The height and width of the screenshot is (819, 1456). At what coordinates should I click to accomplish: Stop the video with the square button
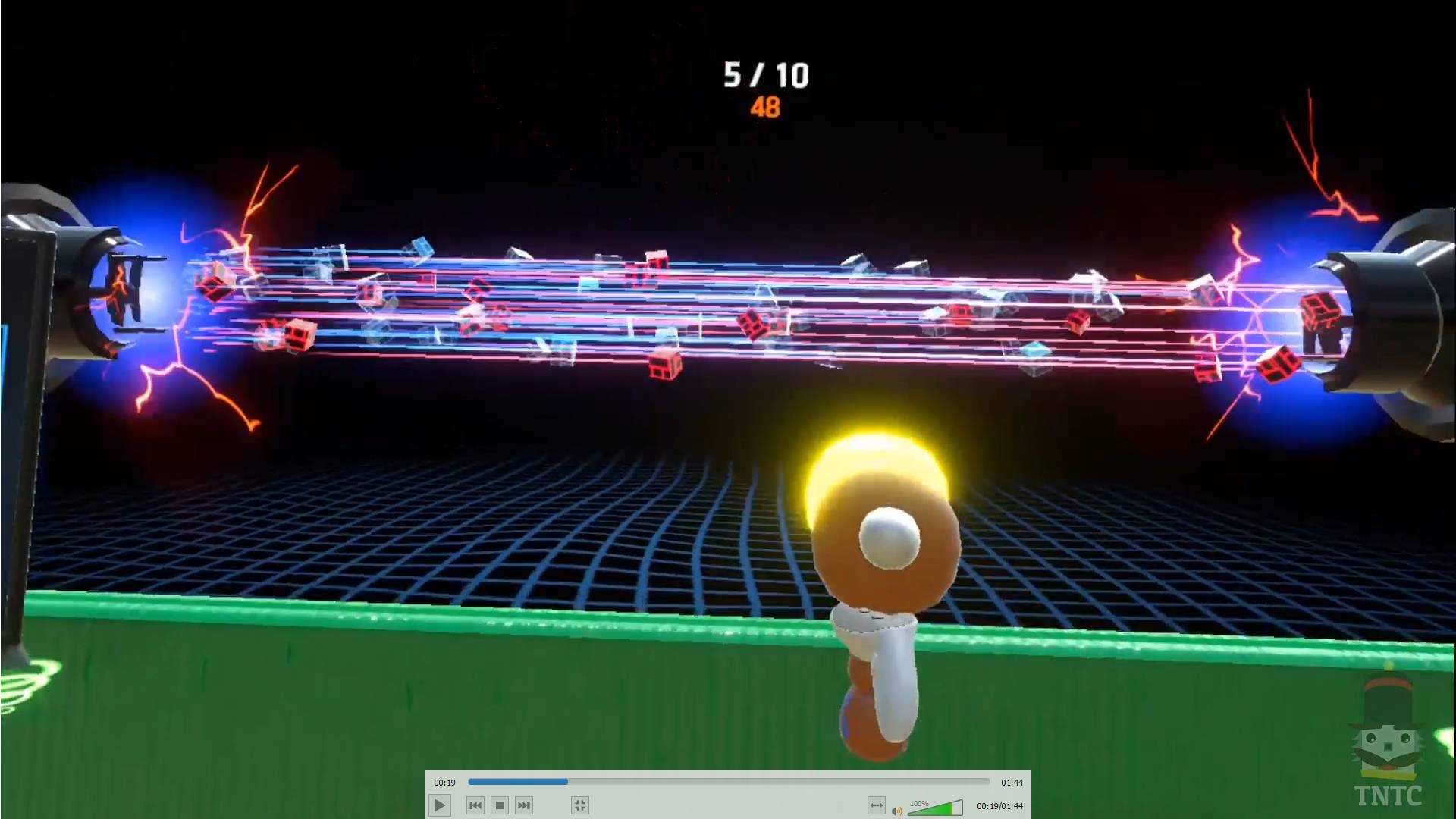499,805
